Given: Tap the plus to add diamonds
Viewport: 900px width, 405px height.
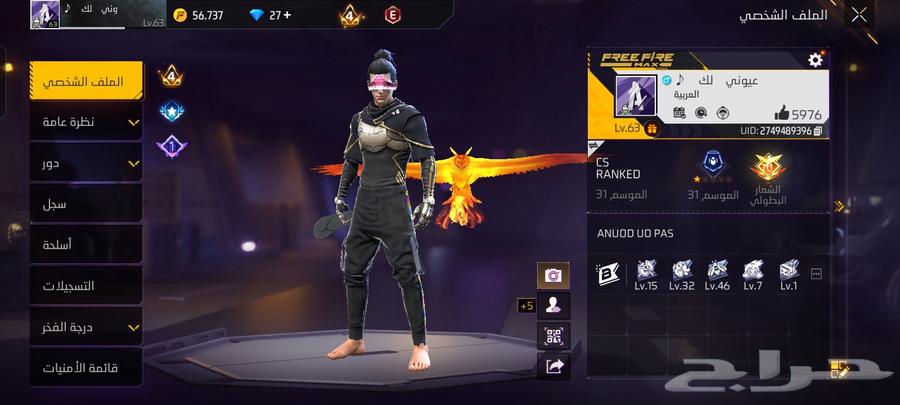Looking at the screenshot, I should (288, 15).
